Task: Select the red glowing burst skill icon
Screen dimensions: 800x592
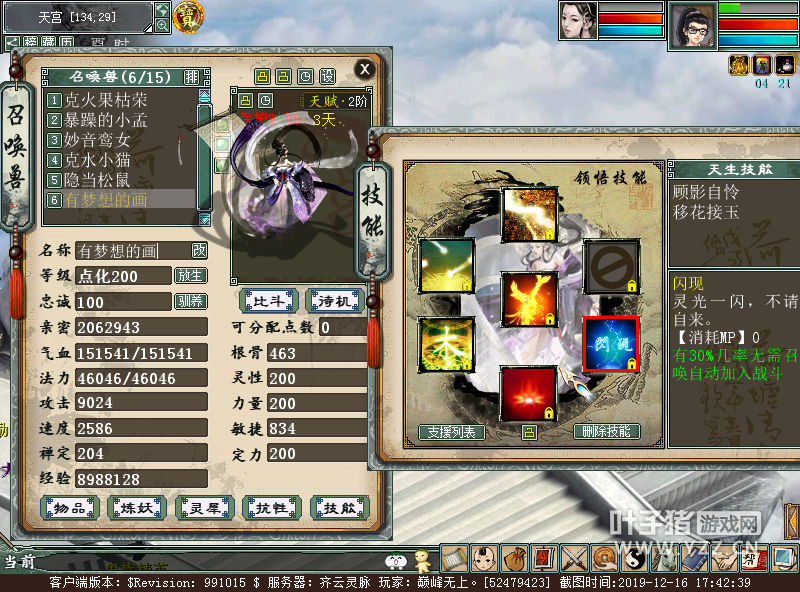Action: tap(528, 393)
